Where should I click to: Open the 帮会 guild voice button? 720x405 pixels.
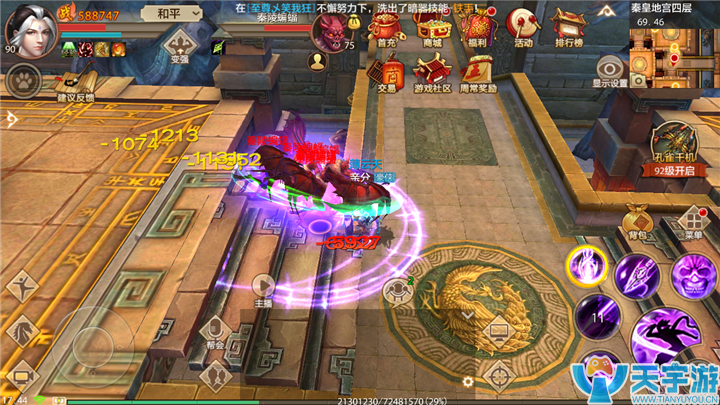click(215, 330)
